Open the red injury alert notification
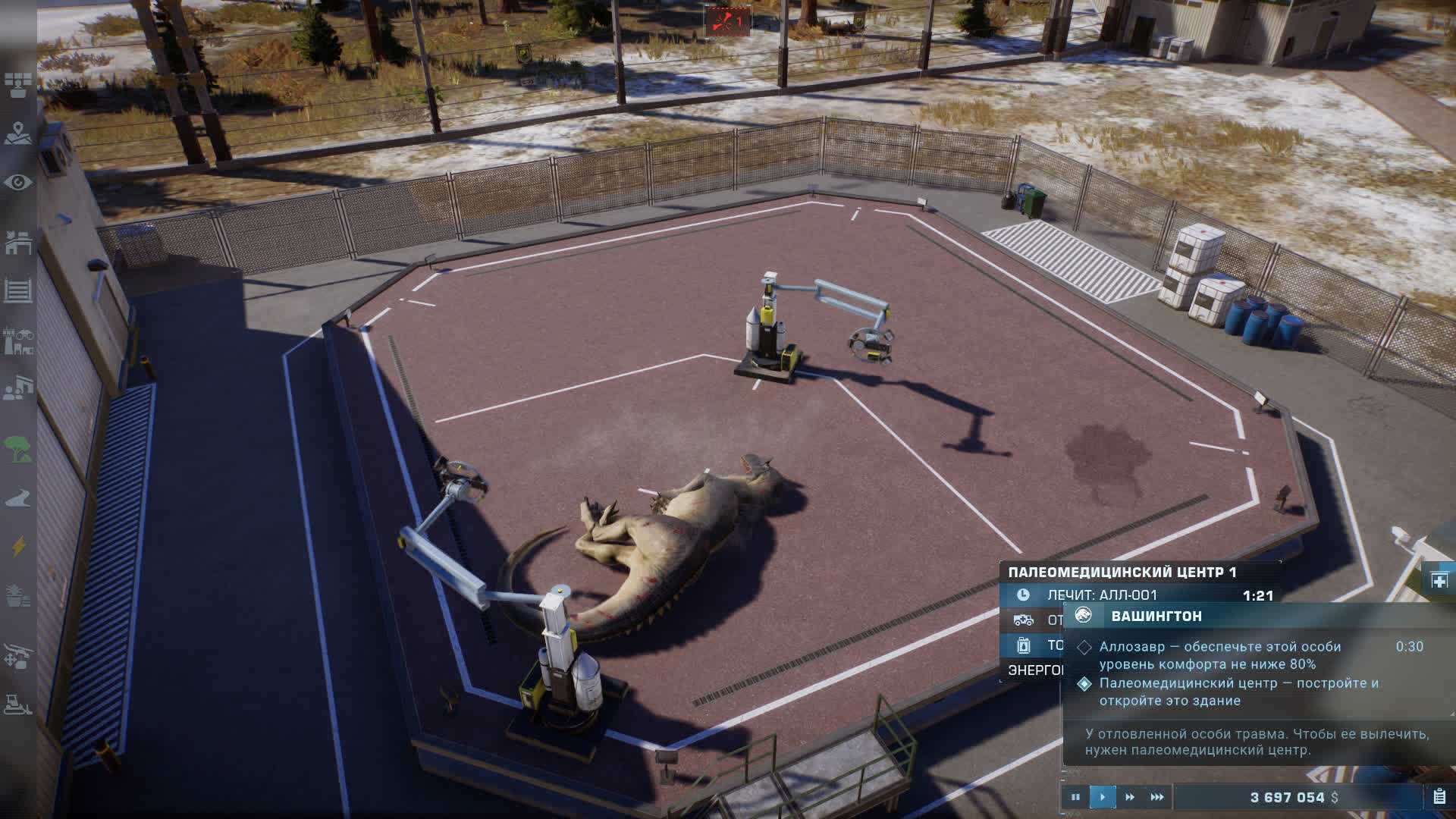 tap(727, 21)
